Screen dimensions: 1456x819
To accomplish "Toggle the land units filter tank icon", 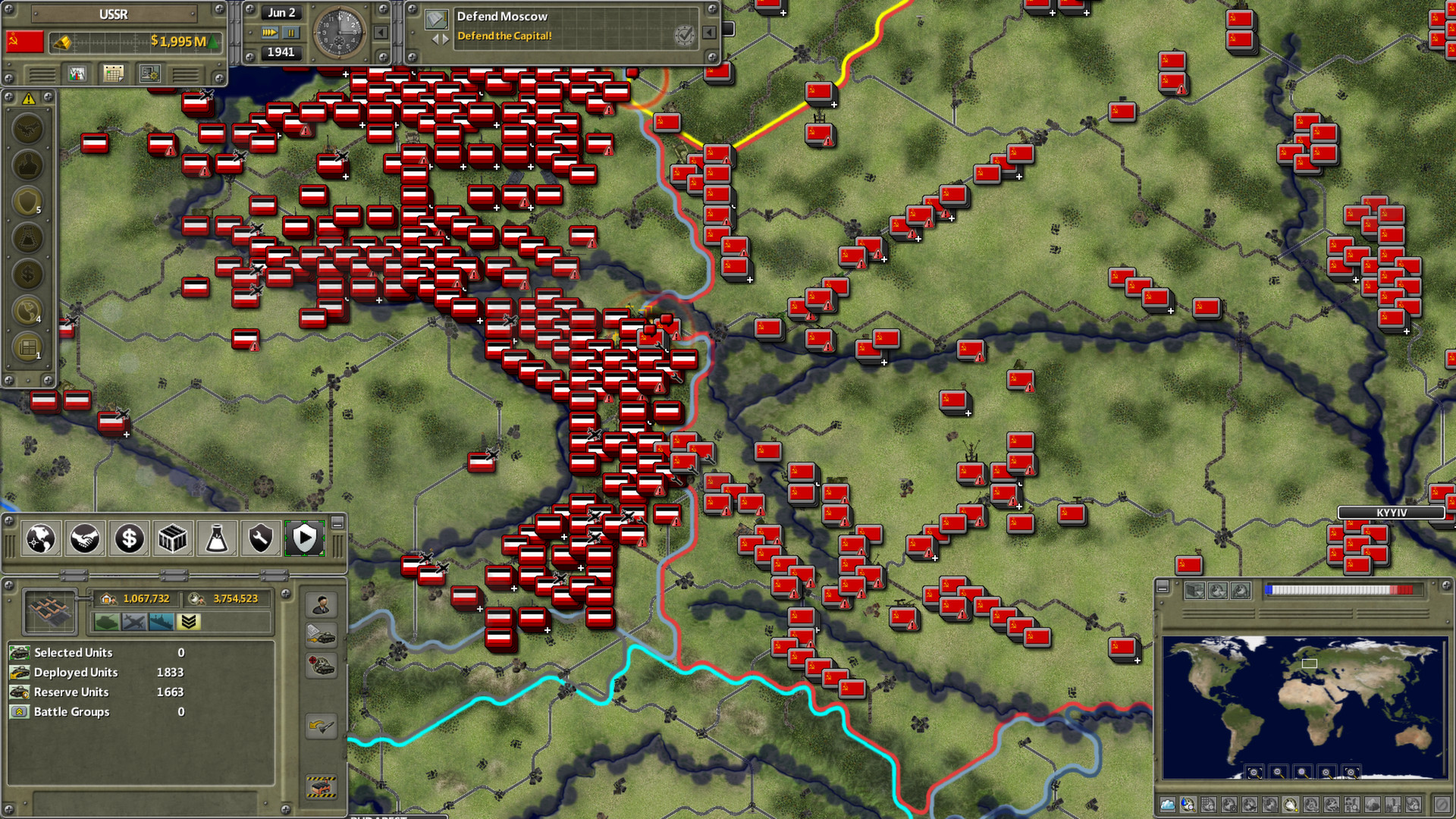I will click(107, 621).
